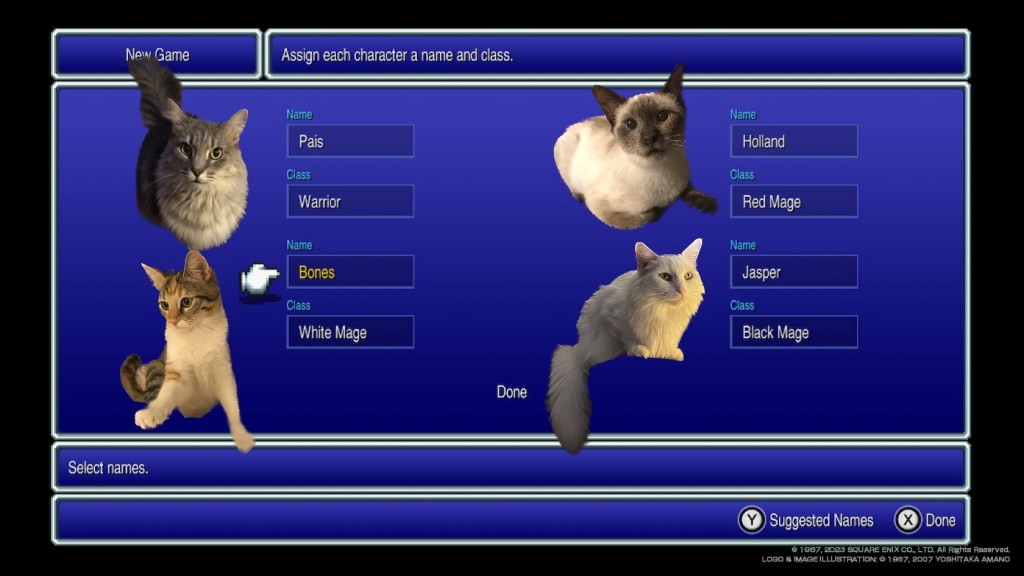Select the name field reading Bones

point(350,272)
